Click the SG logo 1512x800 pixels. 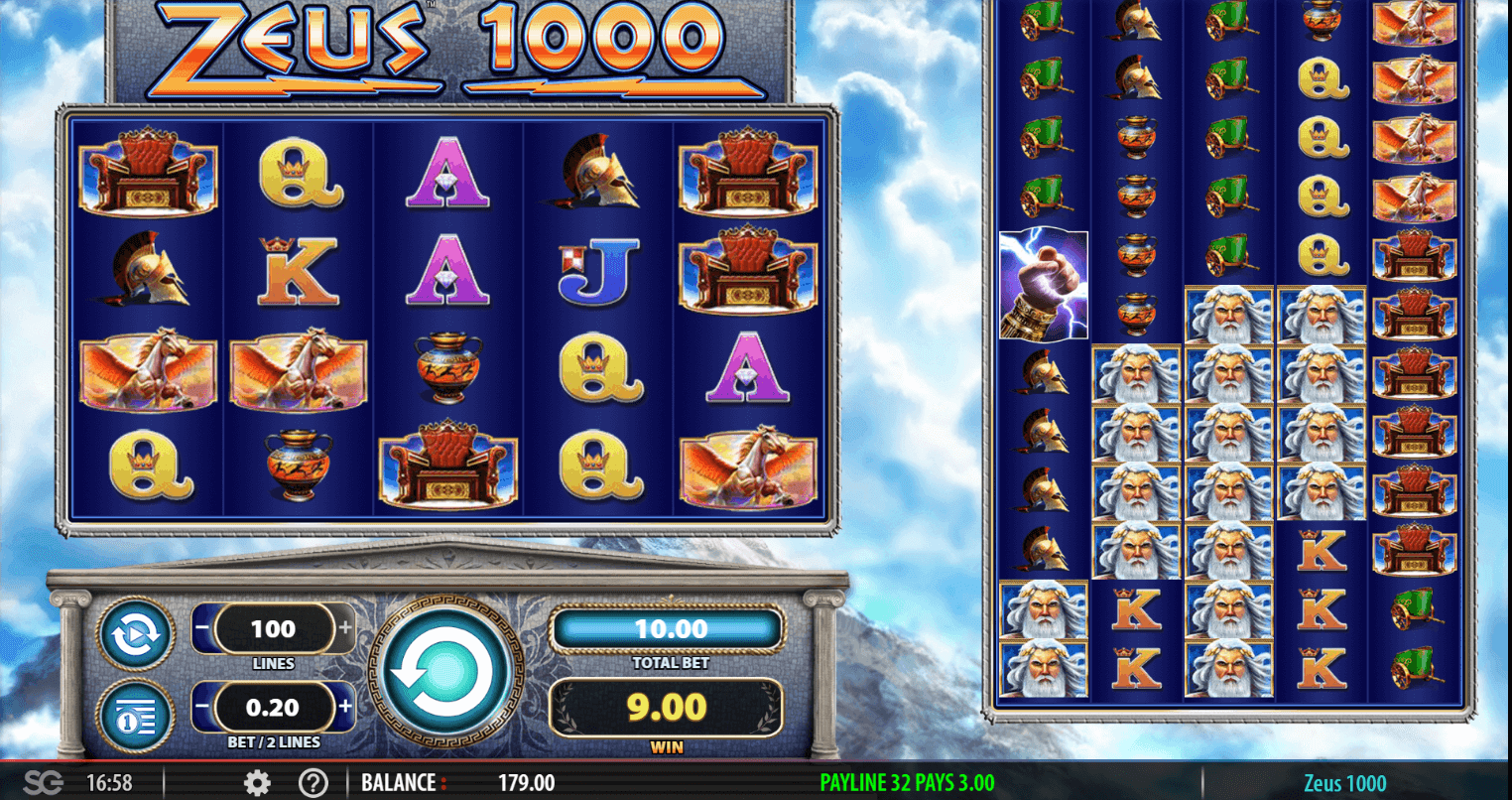pos(42,783)
